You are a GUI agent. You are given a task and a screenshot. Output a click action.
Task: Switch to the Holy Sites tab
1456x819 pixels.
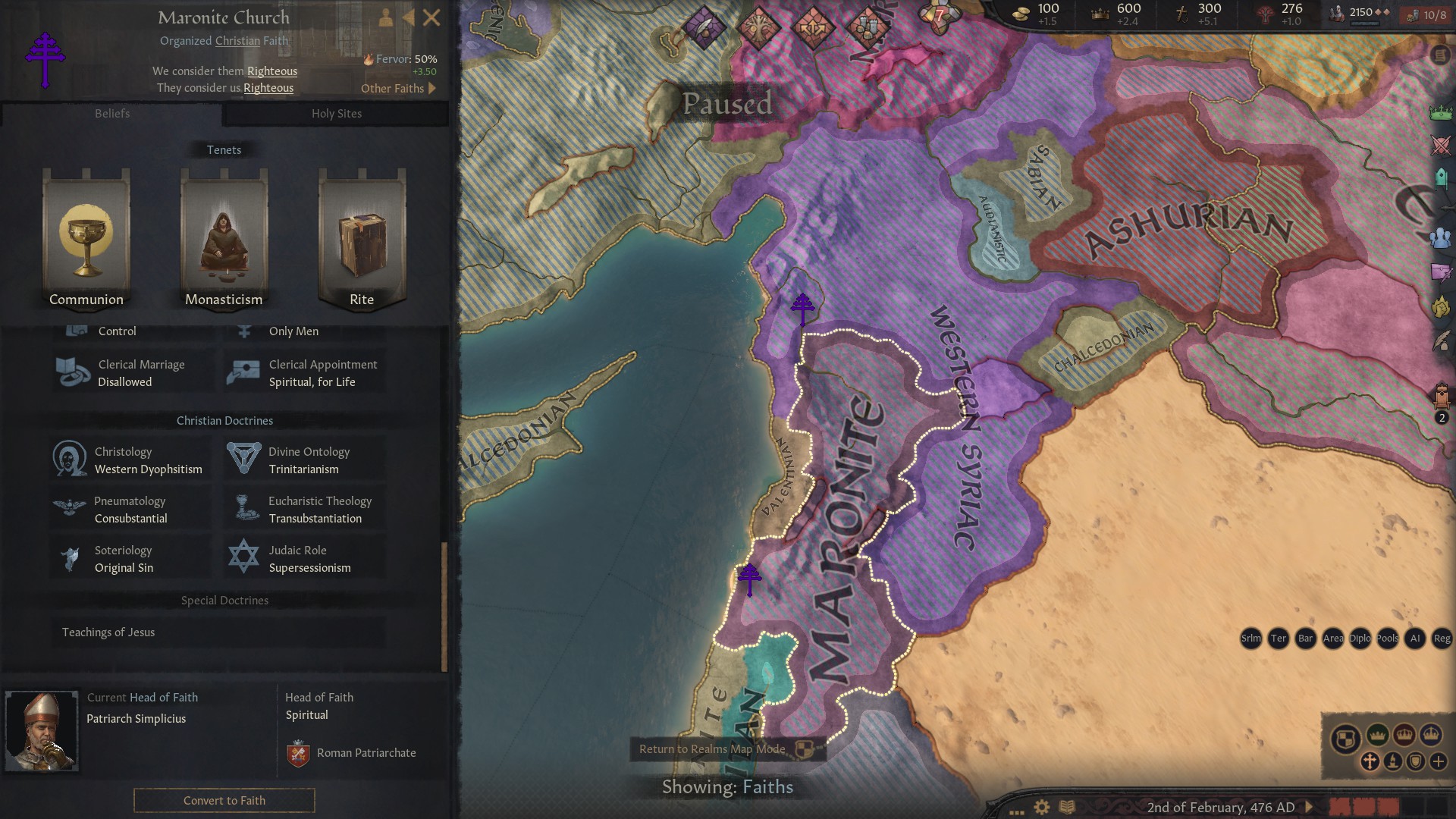pos(336,114)
